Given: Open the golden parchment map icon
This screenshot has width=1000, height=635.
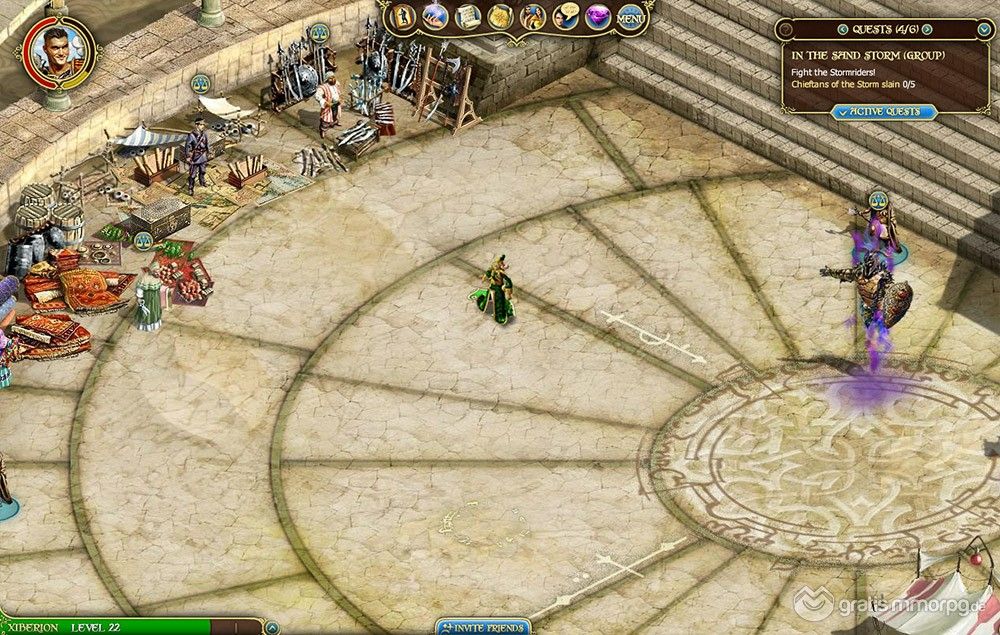Looking at the screenshot, I should click(x=500, y=16).
